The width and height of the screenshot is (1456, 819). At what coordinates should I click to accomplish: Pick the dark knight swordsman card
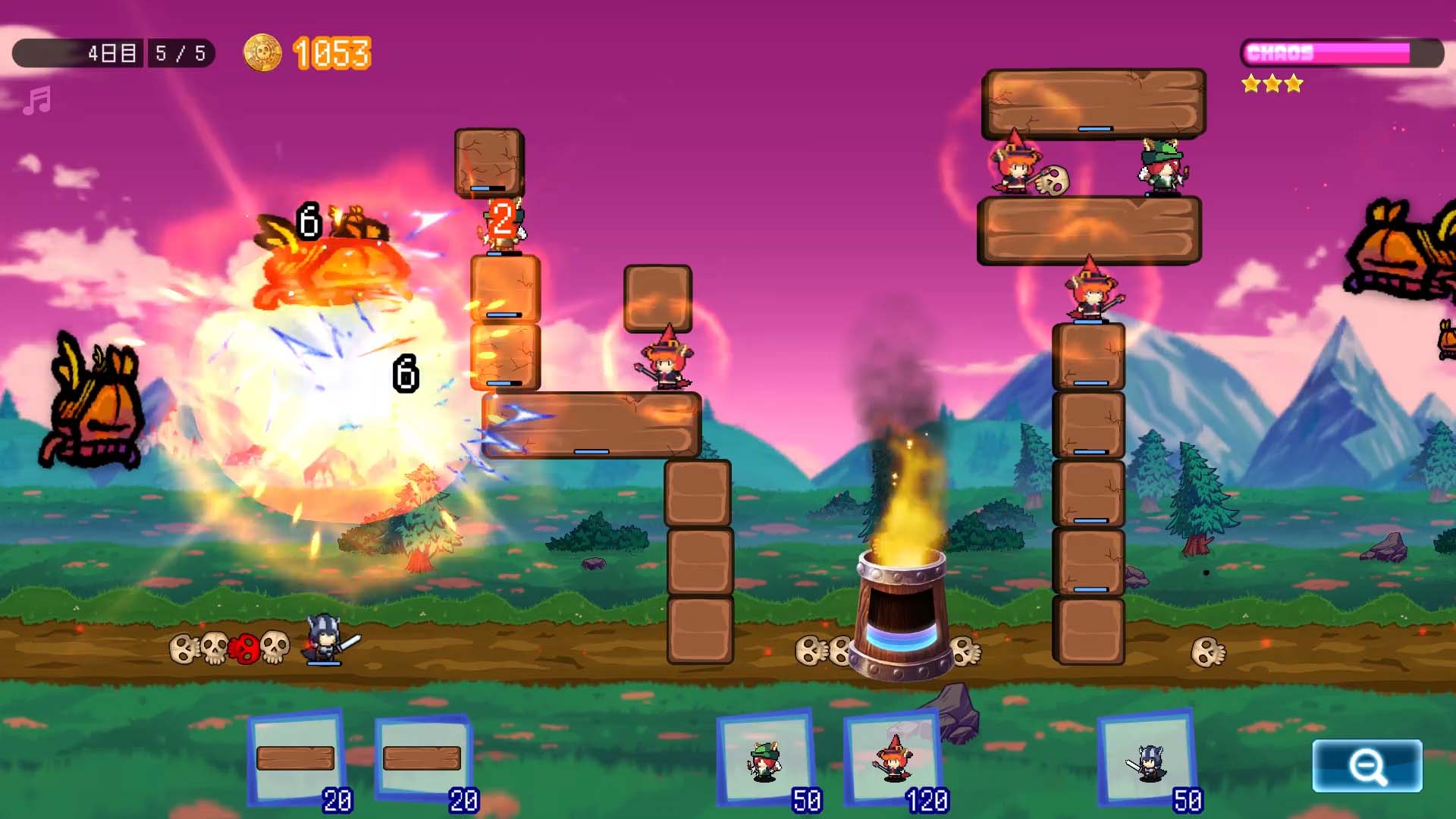coord(1147,758)
